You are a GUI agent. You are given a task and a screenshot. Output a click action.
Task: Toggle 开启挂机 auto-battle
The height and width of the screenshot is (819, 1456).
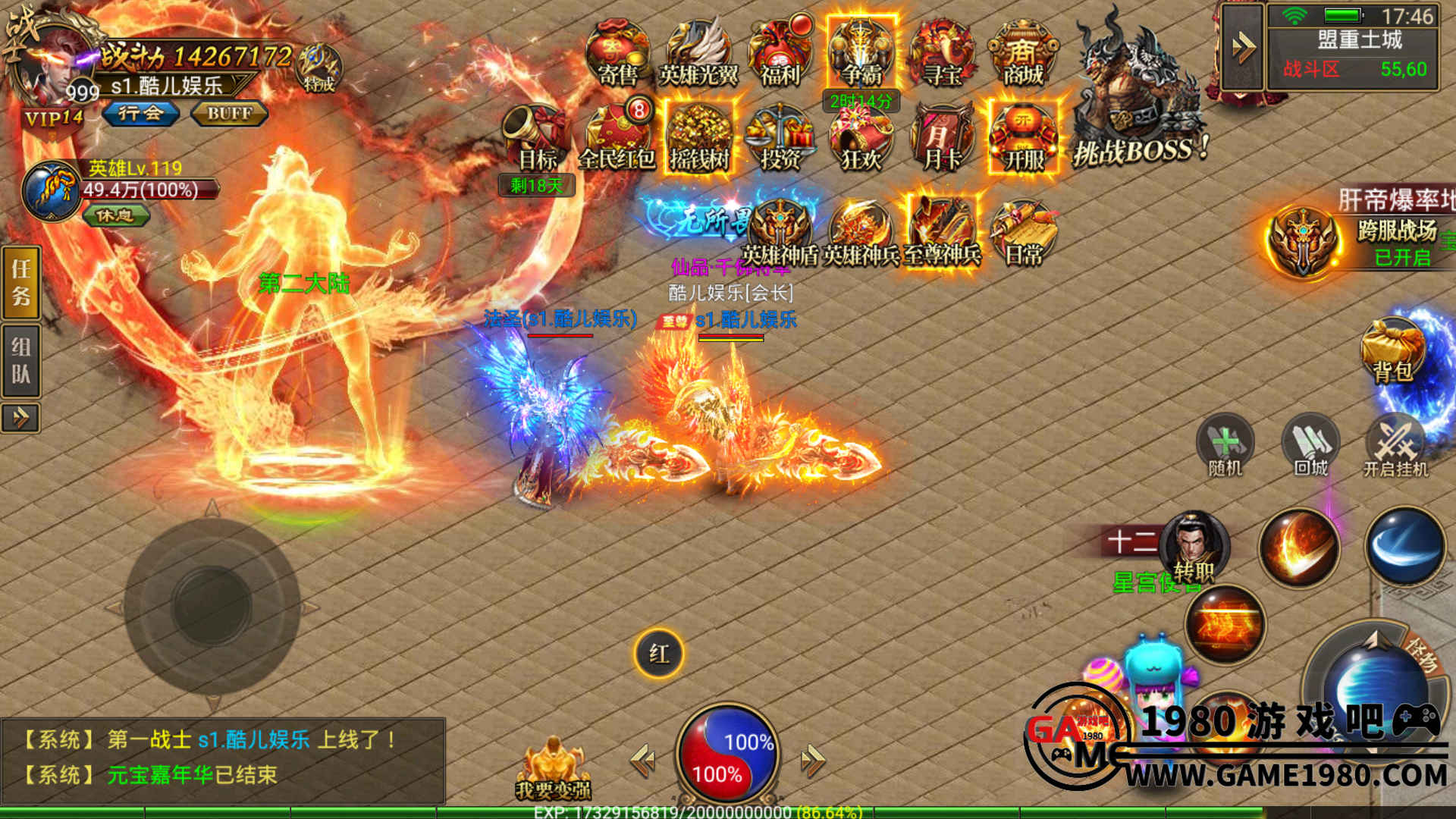(x=1395, y=445)
